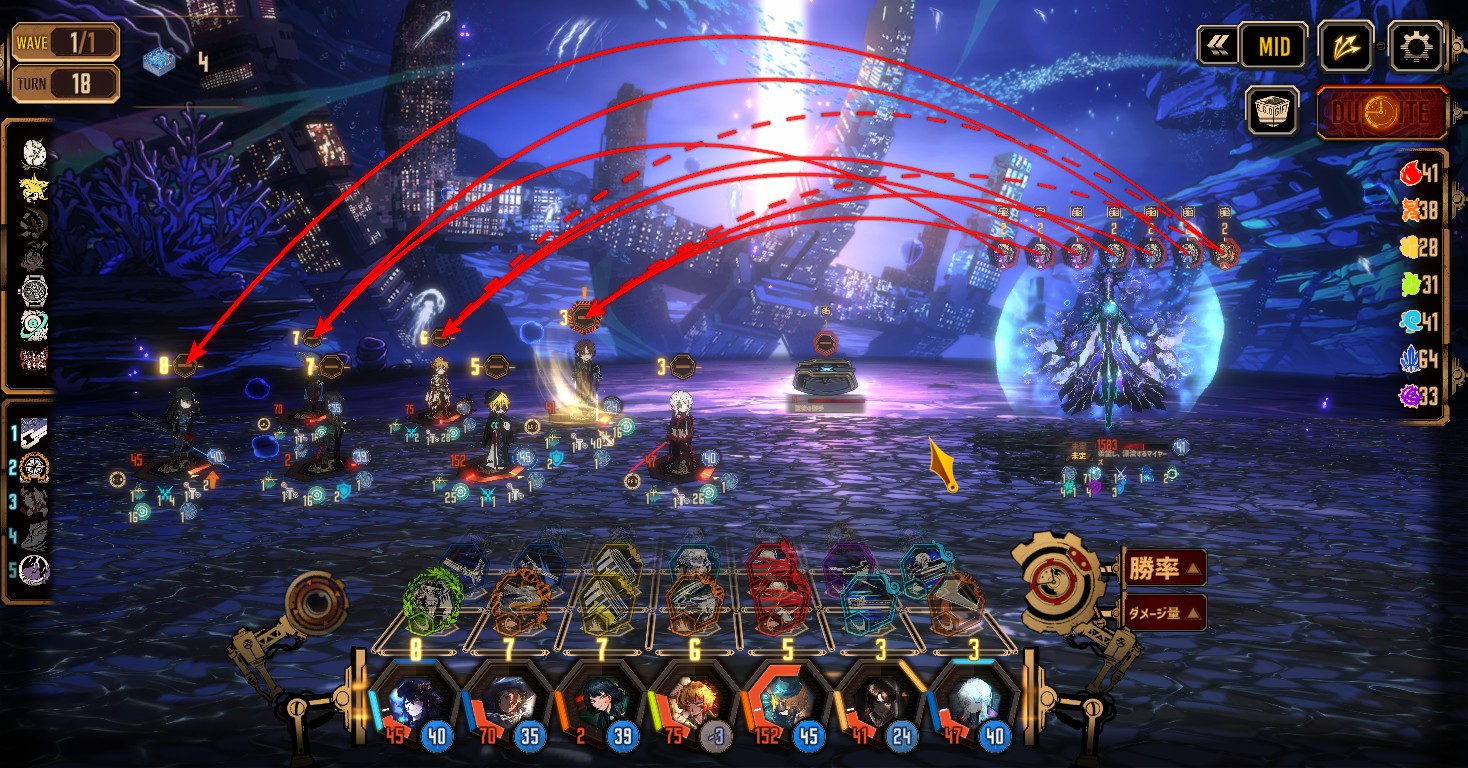1468x768 pixels.
Task: Choose the ダメージ量 damage button
Action: pyautogui.click(x=1164, y=612)
